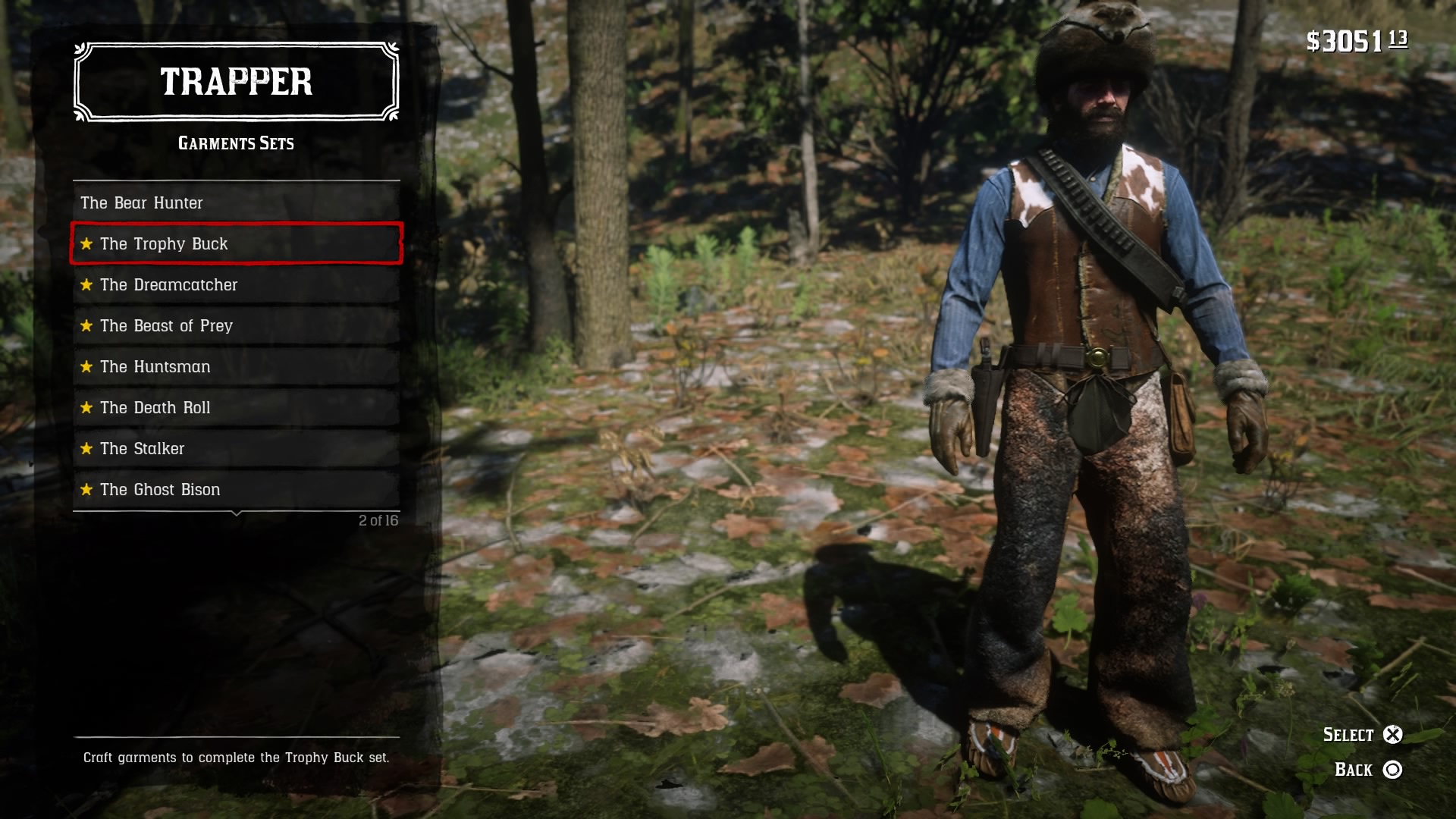The image size is (1456, 819).
Task: Select The Bear Hunter garment set
Action: pos(236,202)
